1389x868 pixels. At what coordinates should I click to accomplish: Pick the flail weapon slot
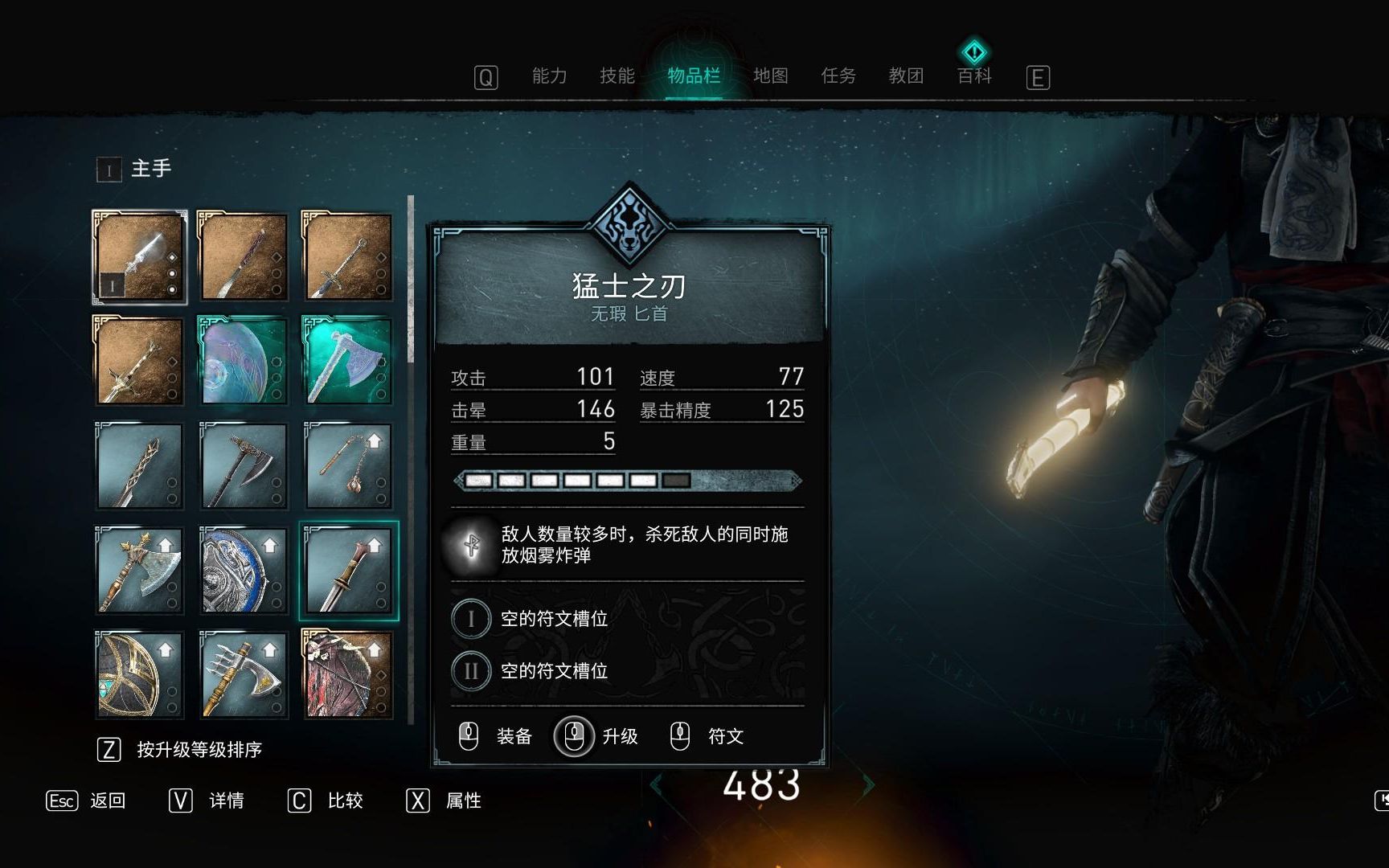pos(347,466)
